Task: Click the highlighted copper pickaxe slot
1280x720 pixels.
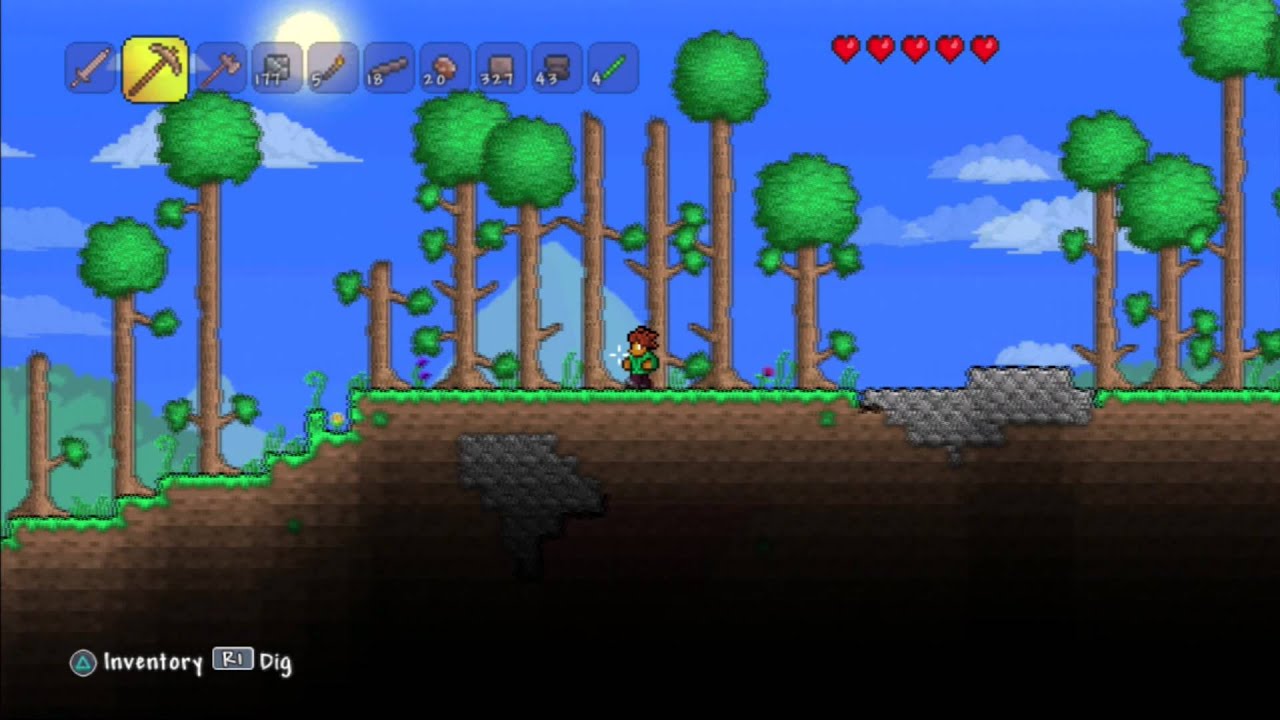Action: (x=155, y=69)
